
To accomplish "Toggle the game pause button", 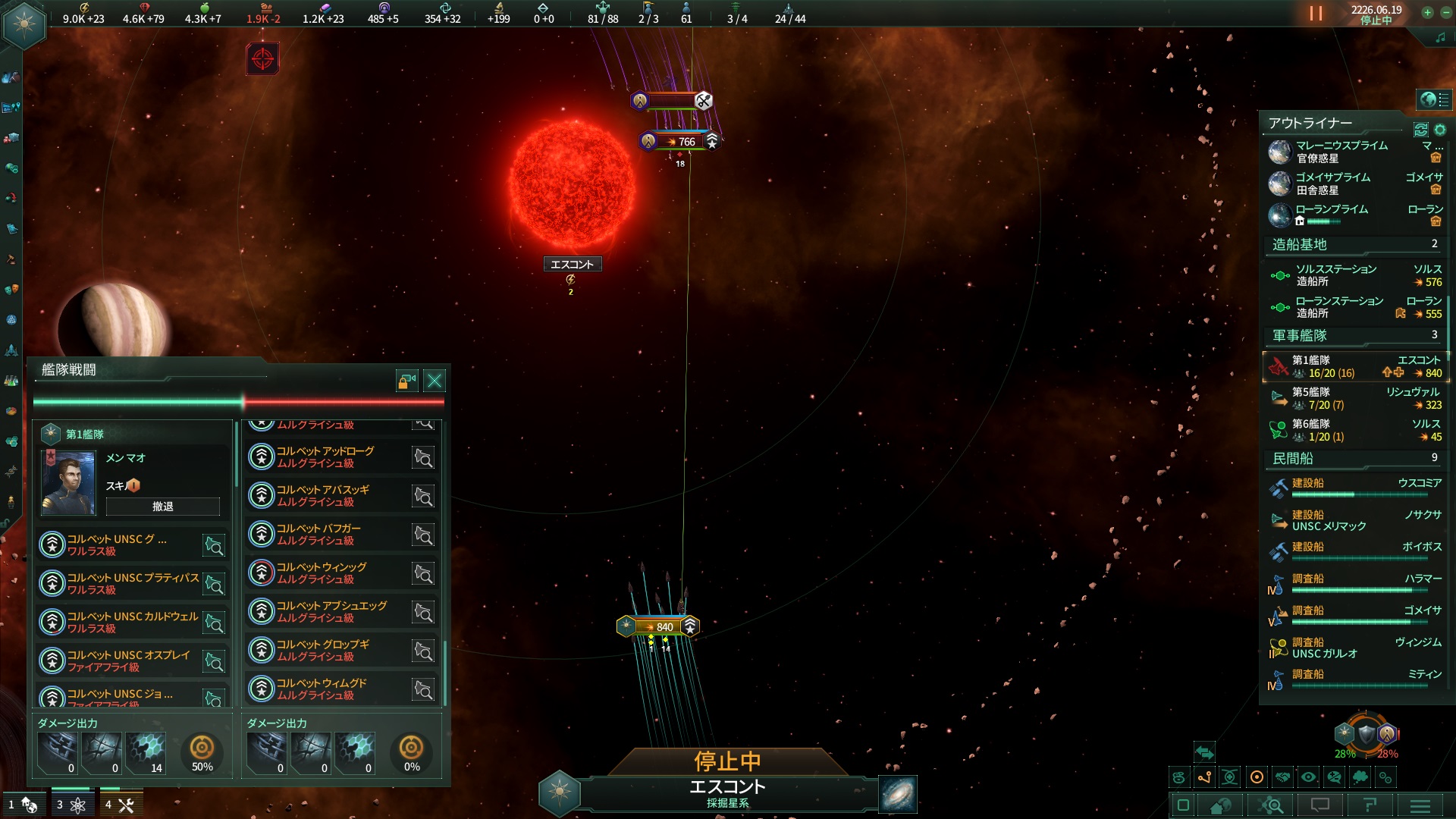I will 1316,14.
